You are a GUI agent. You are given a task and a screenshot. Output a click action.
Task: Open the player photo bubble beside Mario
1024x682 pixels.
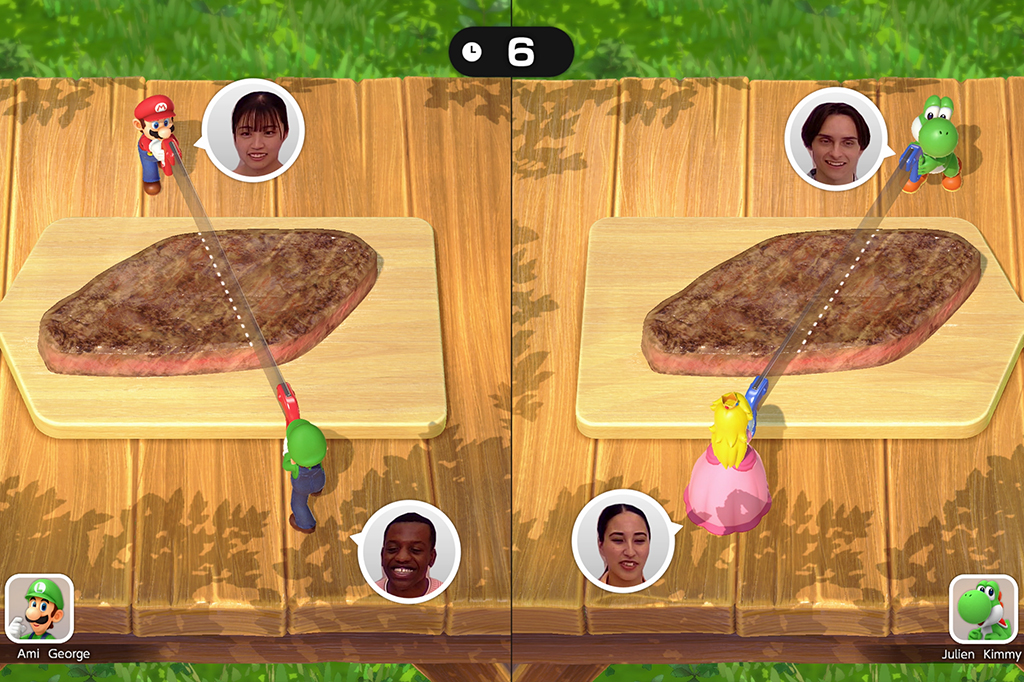point(253,130)
